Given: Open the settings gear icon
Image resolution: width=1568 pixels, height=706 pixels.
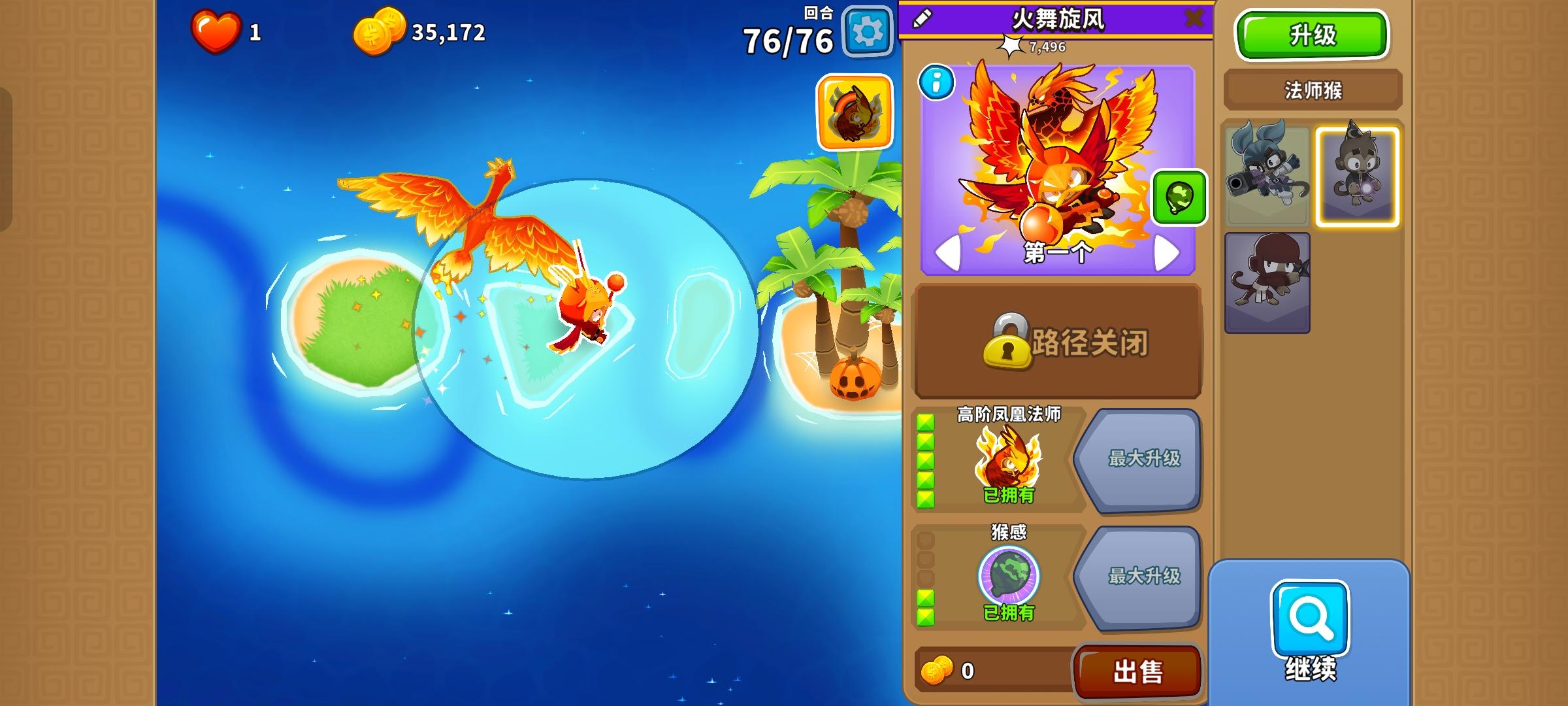Looking at the screenshot, I should [867, 30].
